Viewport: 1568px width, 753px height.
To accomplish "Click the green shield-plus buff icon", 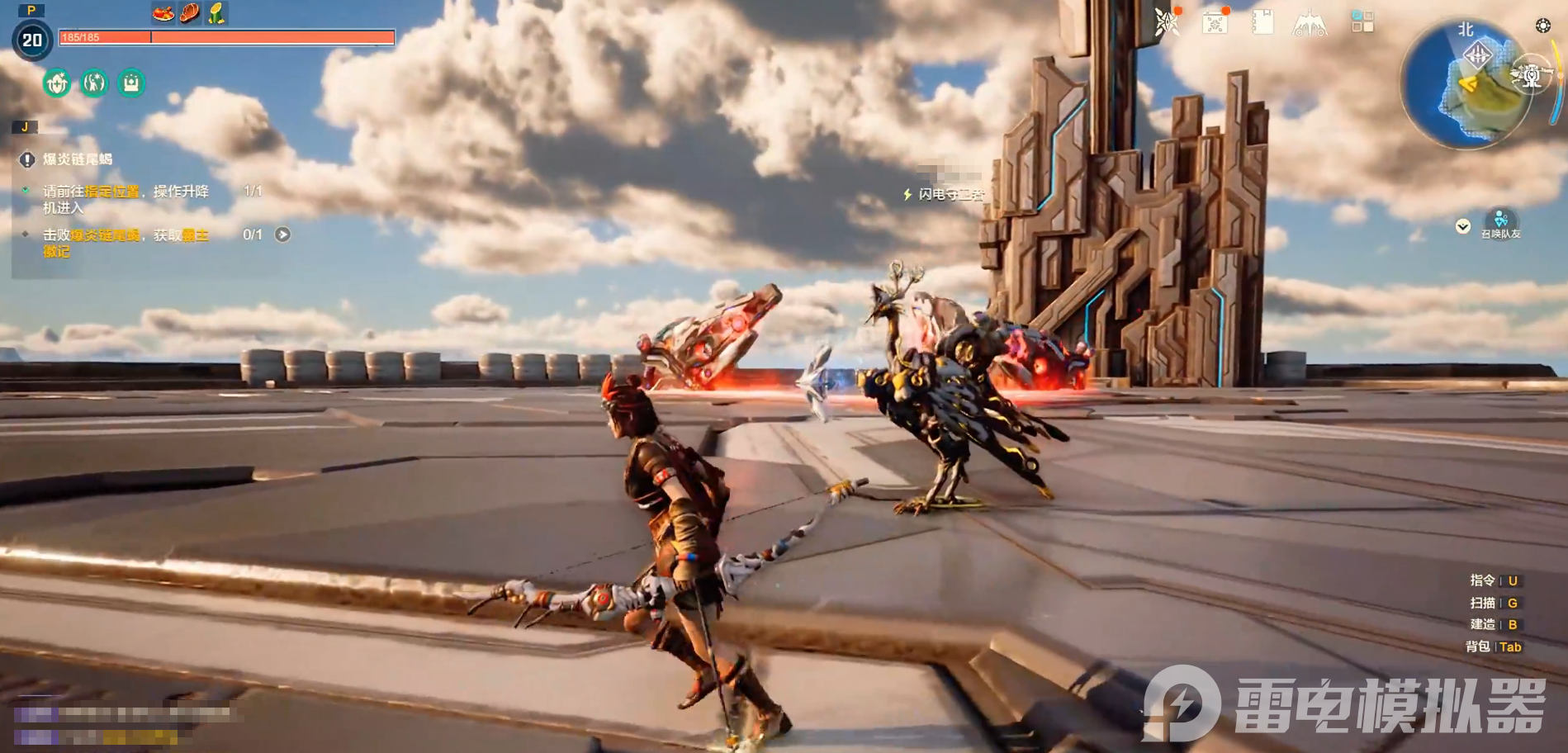I will (x=57, y=83).
